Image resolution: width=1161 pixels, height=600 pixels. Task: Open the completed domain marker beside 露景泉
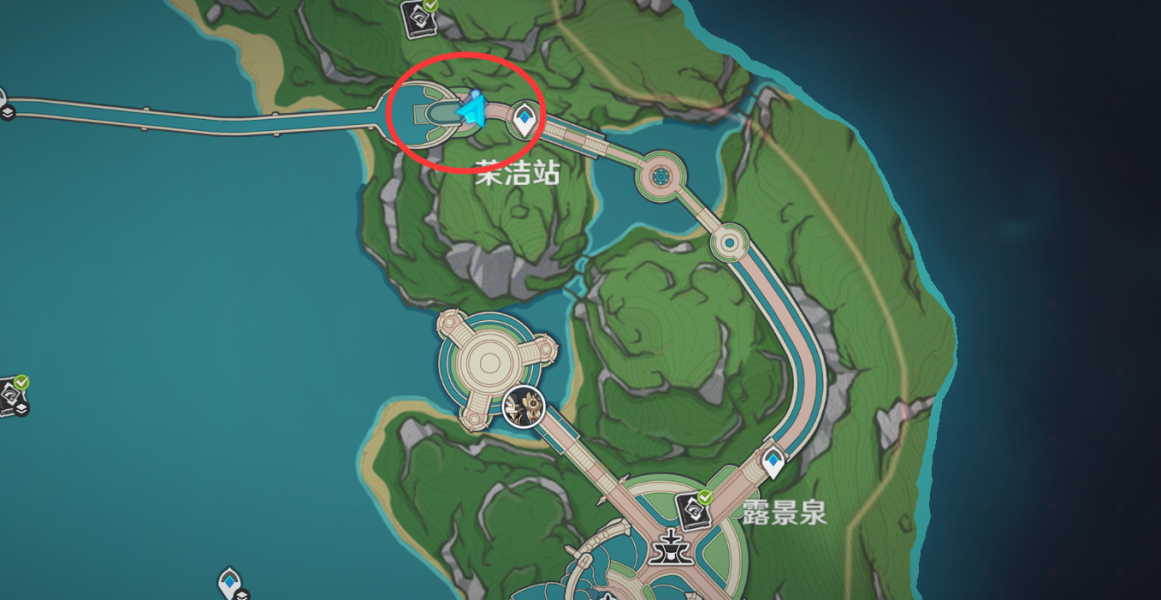point(692,510)
